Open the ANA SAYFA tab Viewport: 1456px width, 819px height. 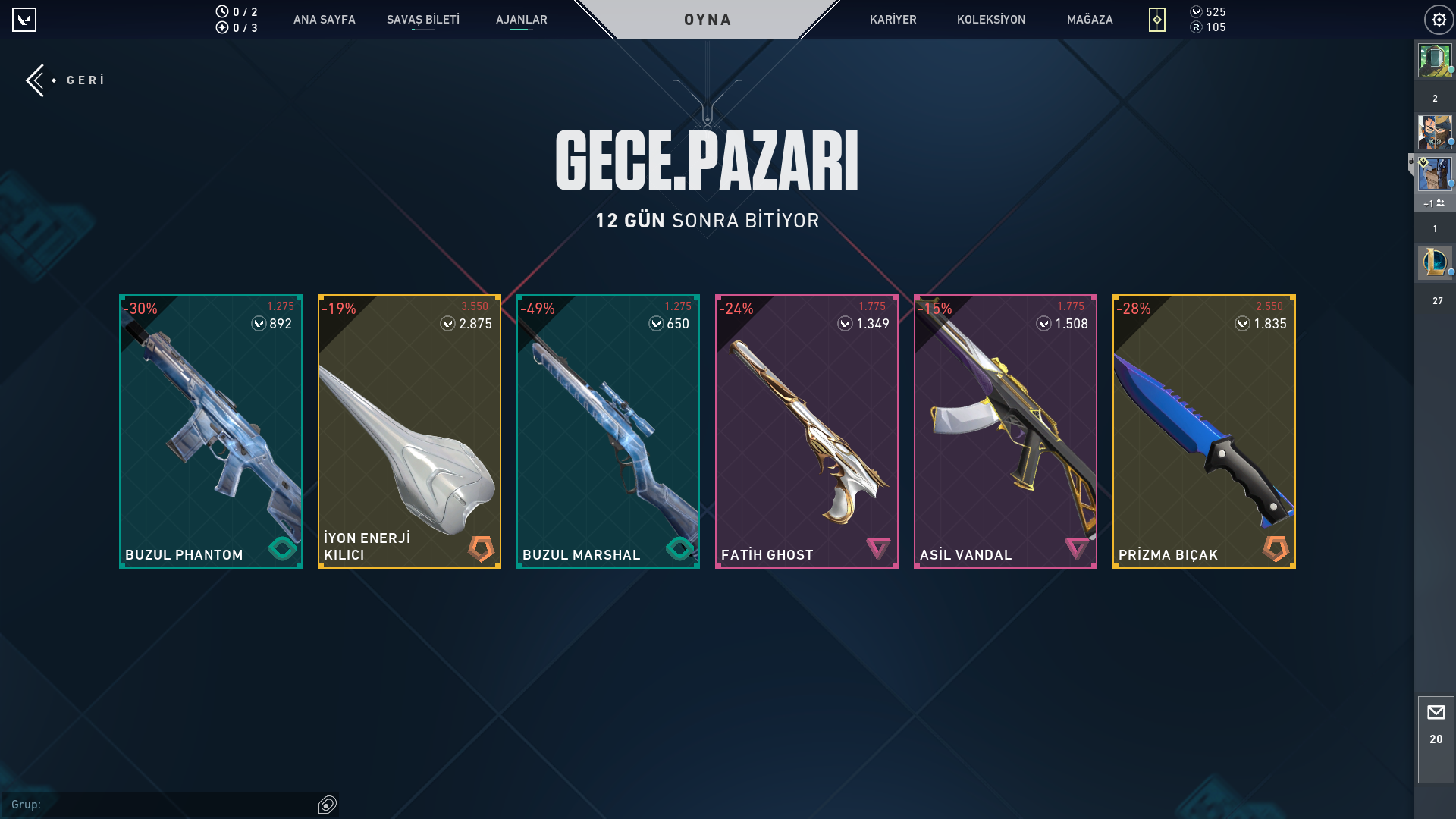[324, 20]
